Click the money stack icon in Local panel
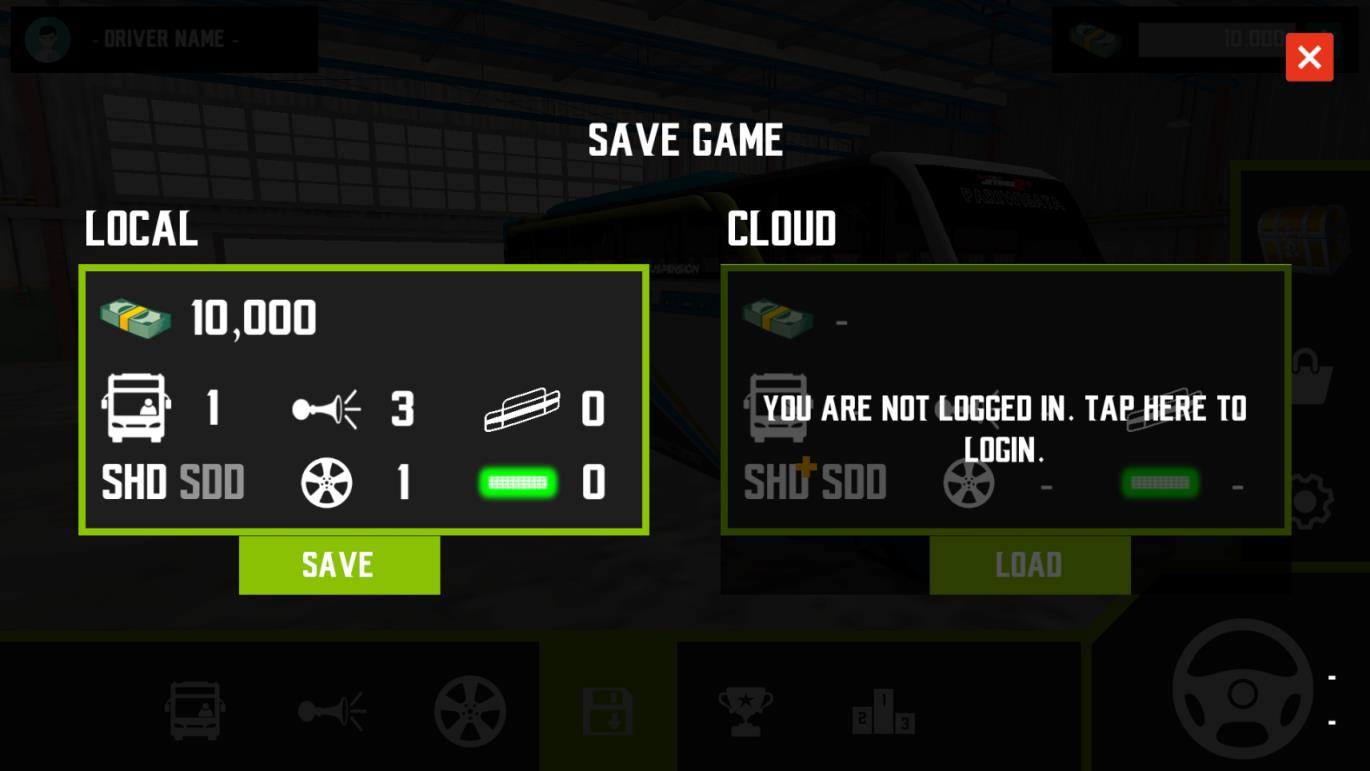 pos(136,318)
